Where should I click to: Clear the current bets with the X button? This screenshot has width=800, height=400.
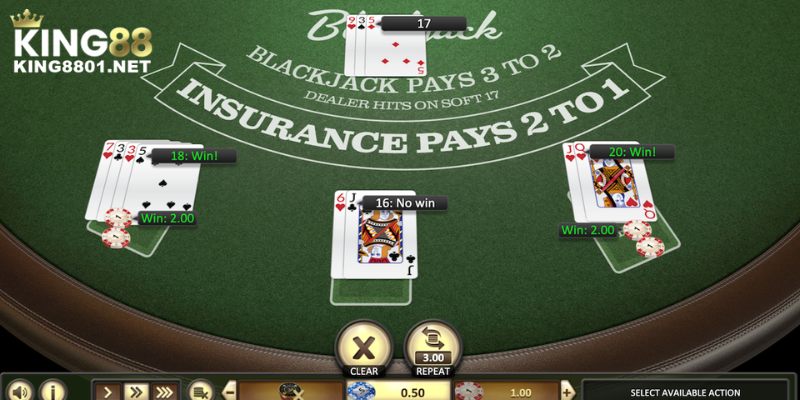(363, 343)
